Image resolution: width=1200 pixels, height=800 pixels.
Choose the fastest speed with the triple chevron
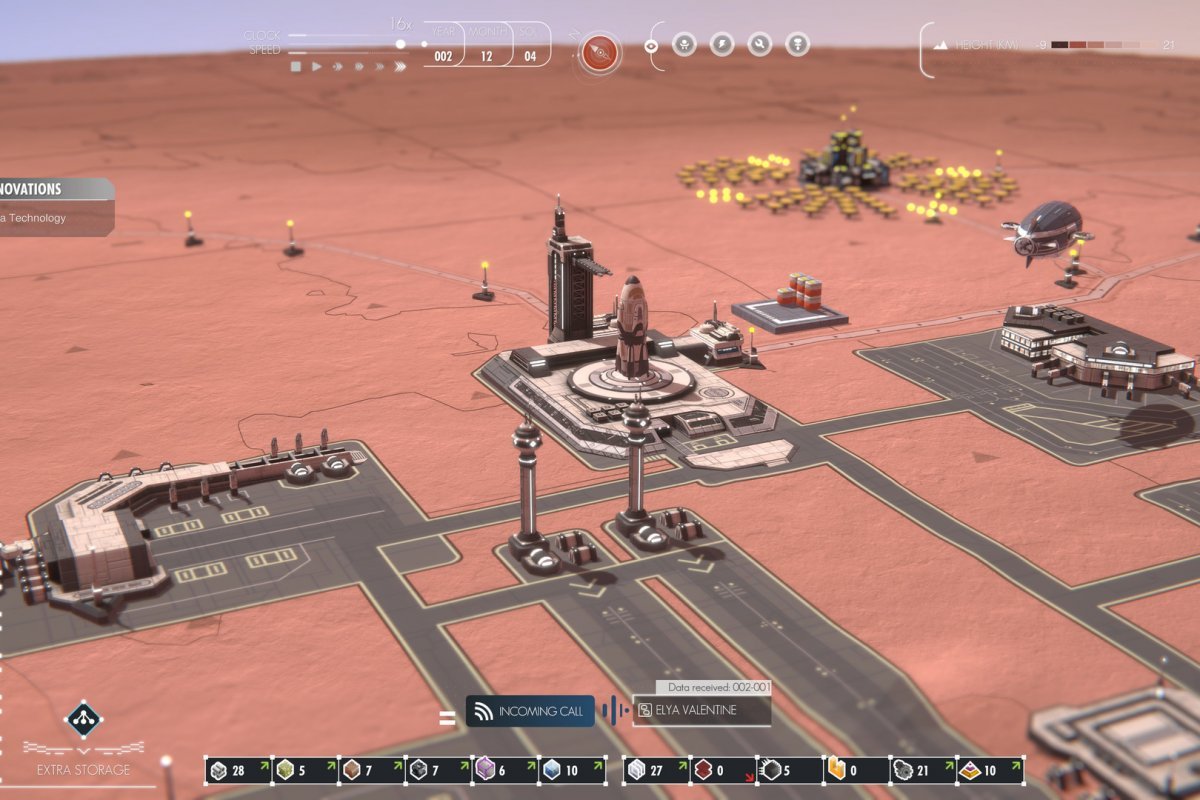(x=400, y=67)
